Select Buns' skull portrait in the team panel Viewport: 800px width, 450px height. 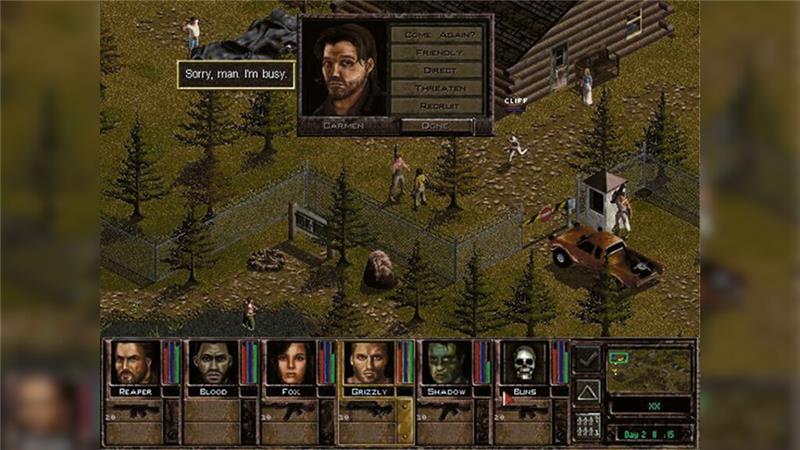click(x=523, y=363)
